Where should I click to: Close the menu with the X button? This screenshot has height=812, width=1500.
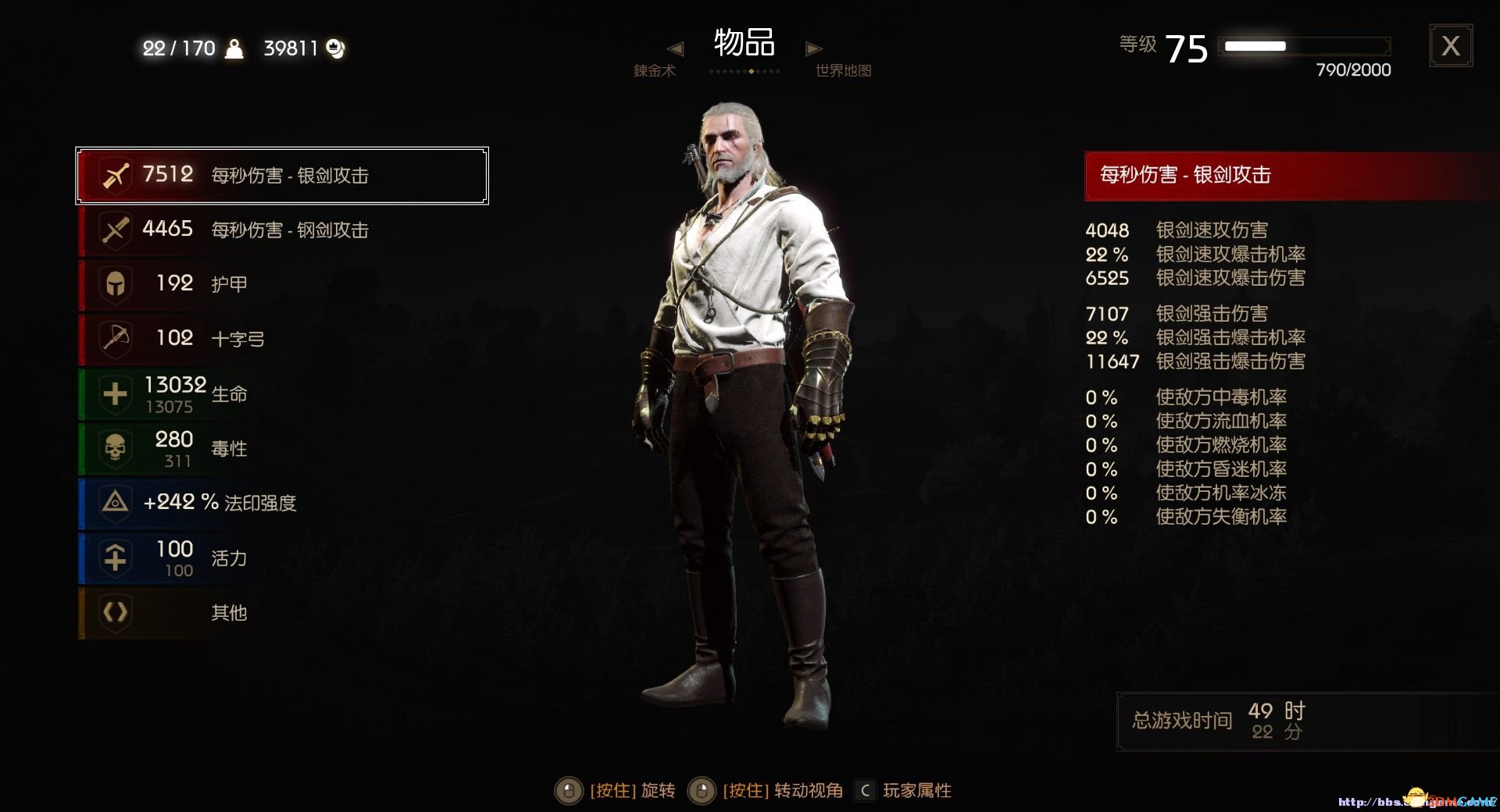pyautogui.click(x=1450, y=46)
